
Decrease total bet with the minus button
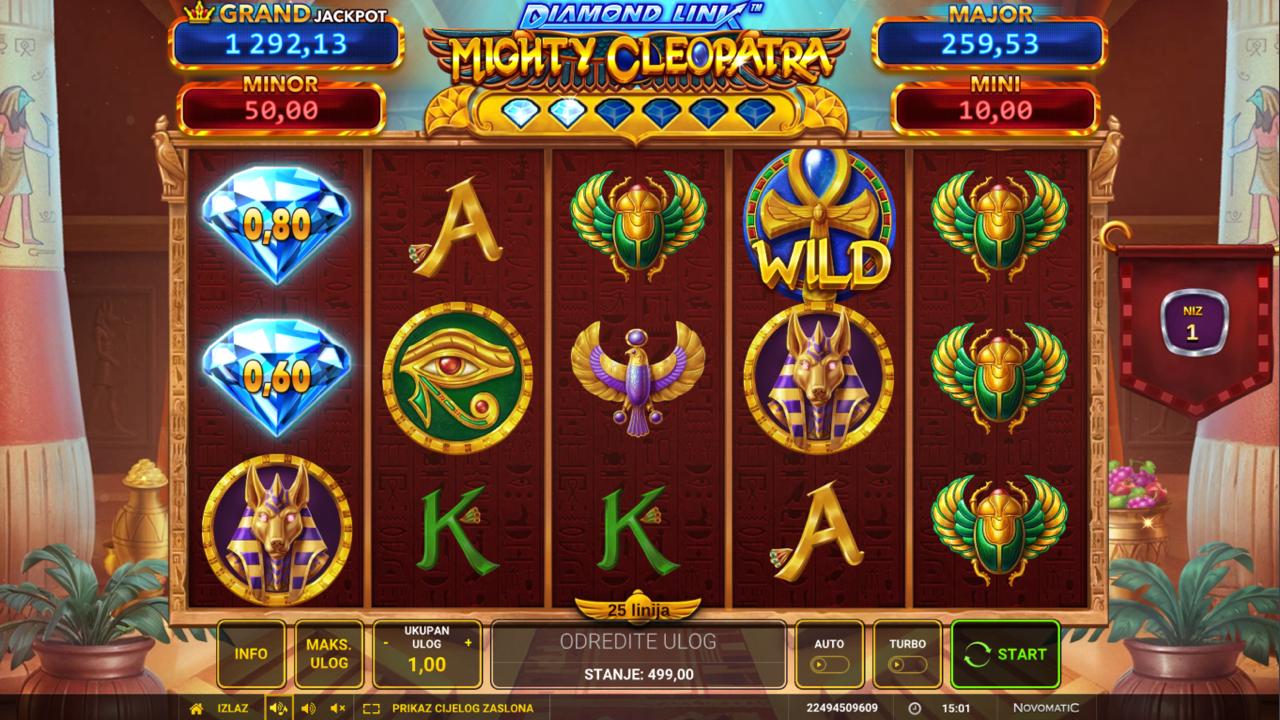386,643
